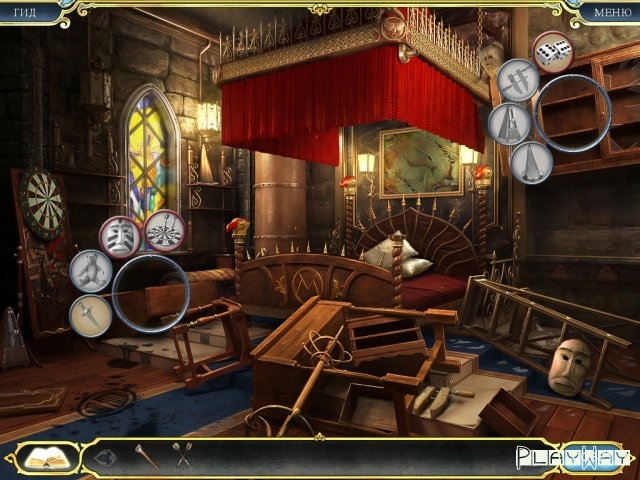Click the striped mask hint bubble
The width and height of the screenshot is (640, 480).
[119, 236]
